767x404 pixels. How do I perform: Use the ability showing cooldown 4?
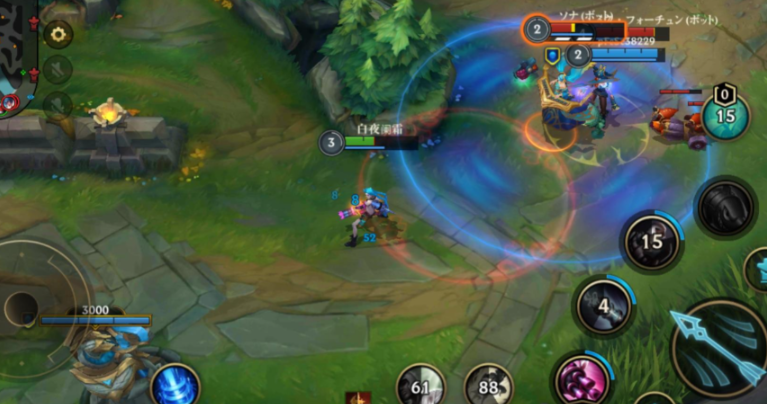click(x=604, y=304)
